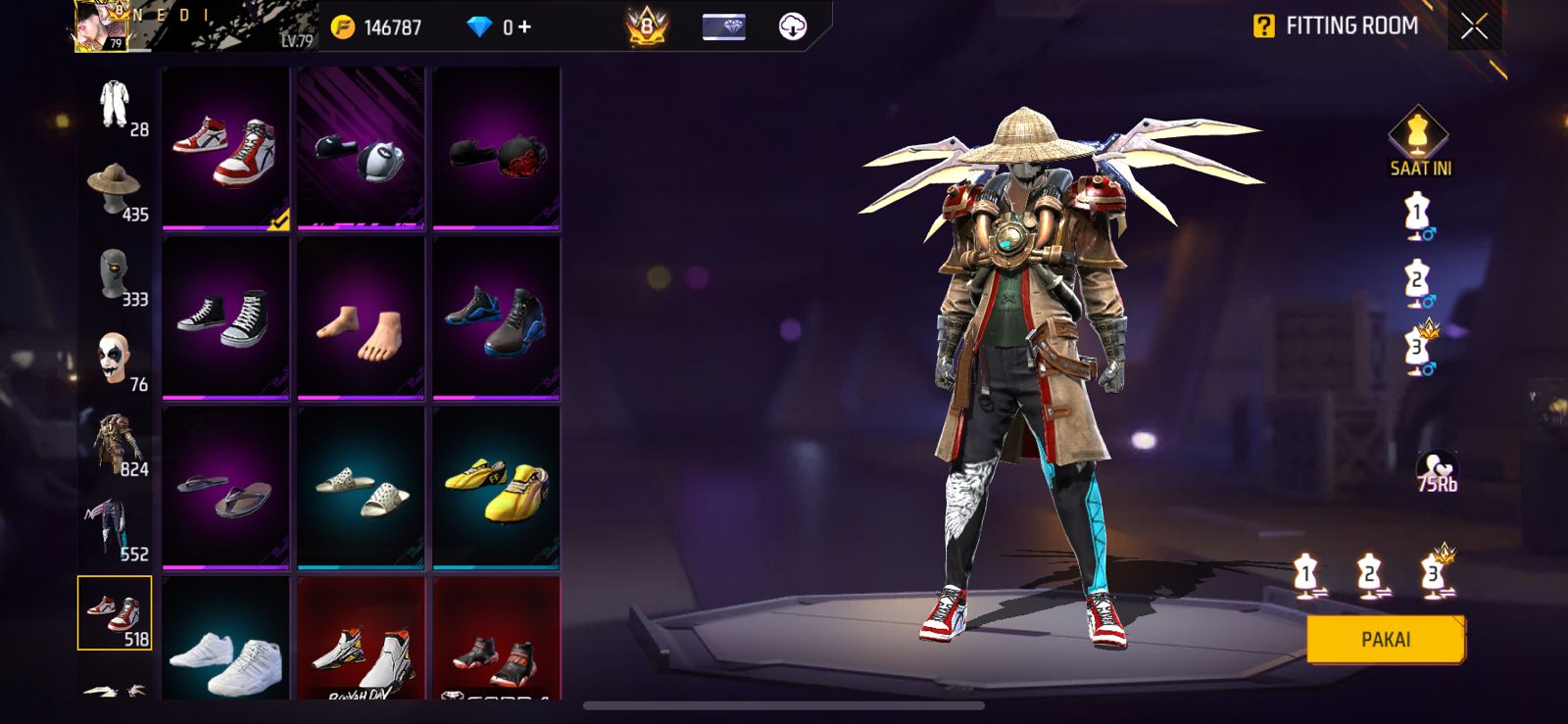The width and height of the screenshot is (1568, 724).
Task: Select the yellow racing shoes
Action: coord(496,488)
